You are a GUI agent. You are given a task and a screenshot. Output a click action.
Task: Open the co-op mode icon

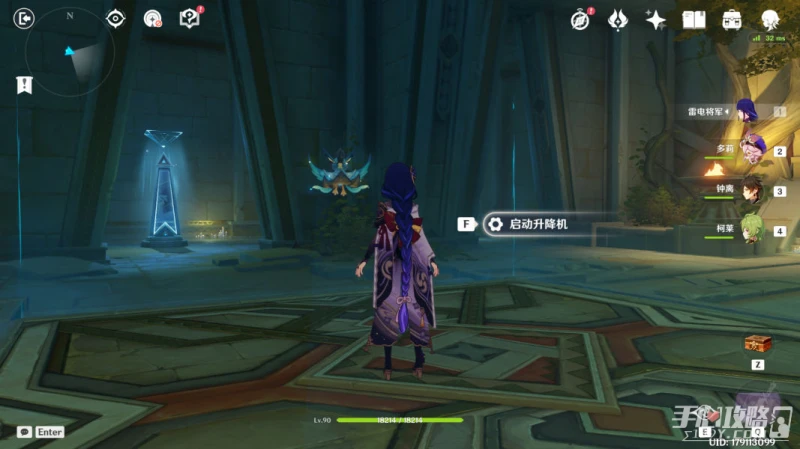click(x=152, y=18)
